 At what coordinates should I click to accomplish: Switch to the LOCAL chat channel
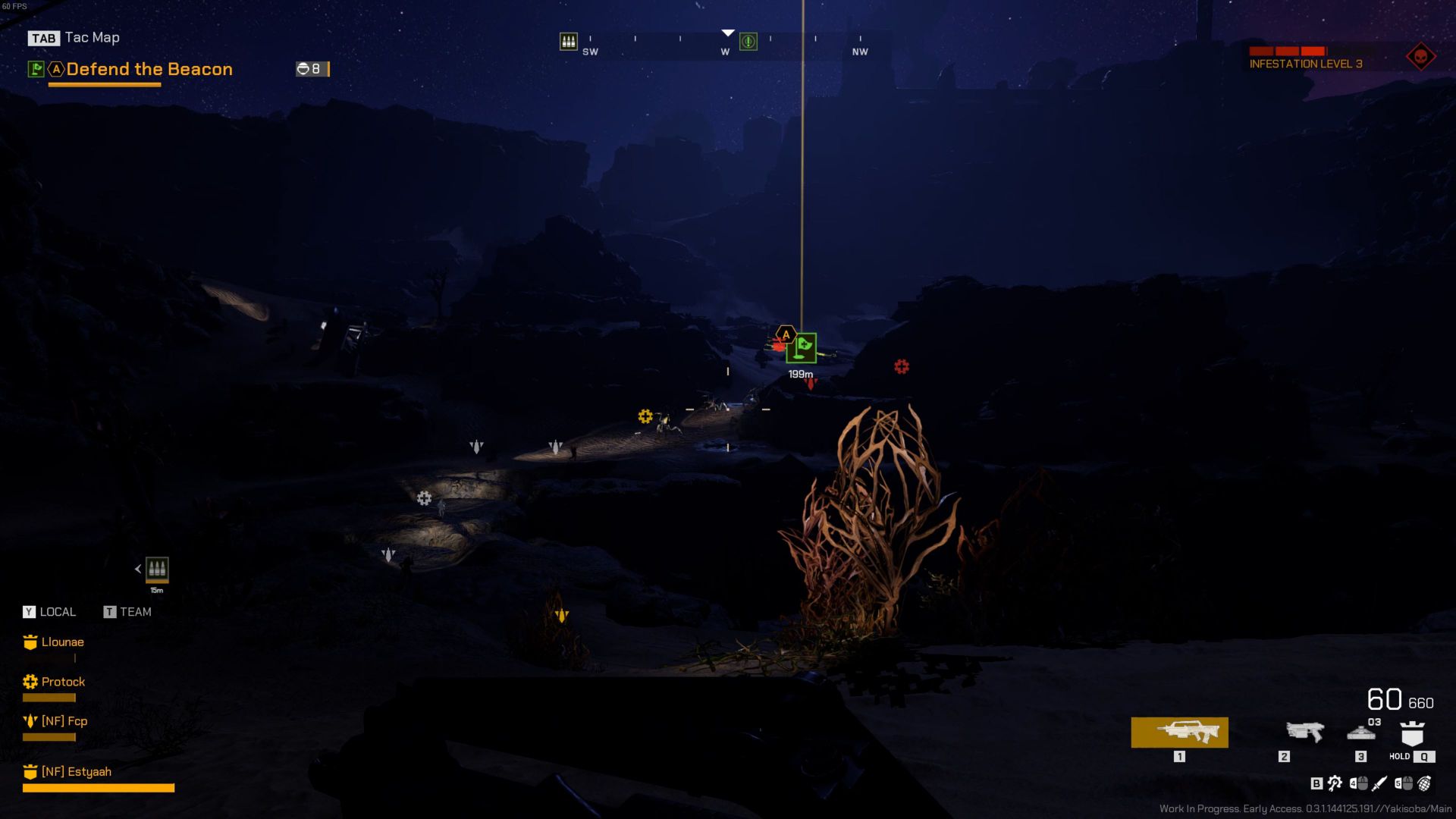[50, 612]
